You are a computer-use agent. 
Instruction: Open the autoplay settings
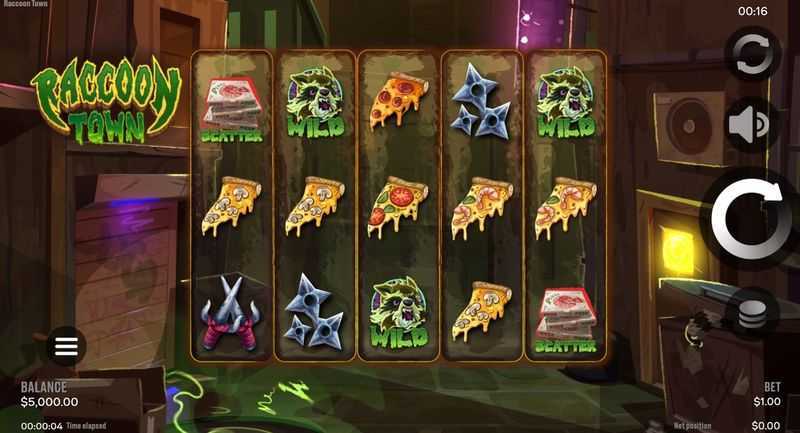point(752,56)
